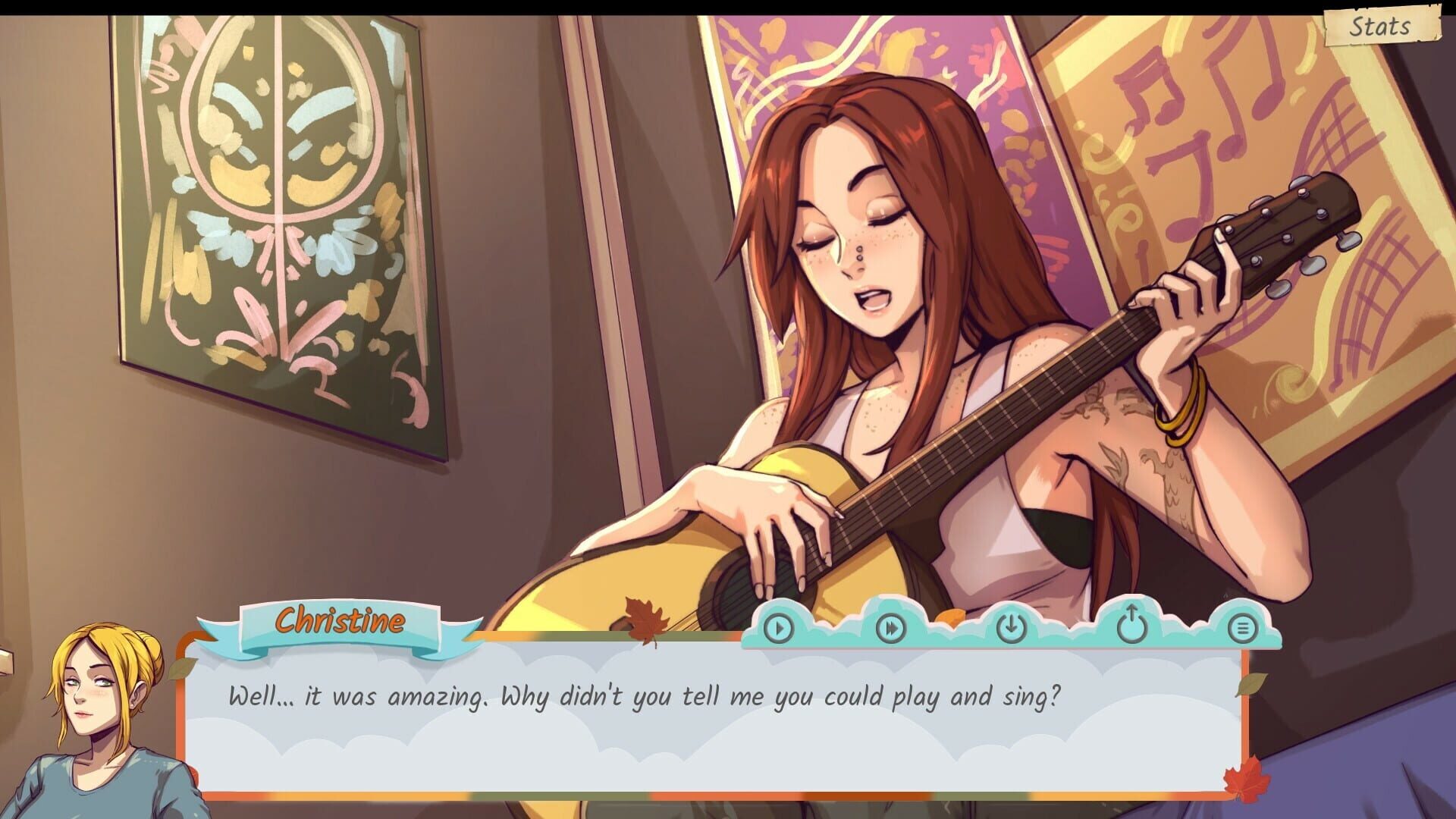Toggle auto-play with the play icon

(x=777, y=629)
